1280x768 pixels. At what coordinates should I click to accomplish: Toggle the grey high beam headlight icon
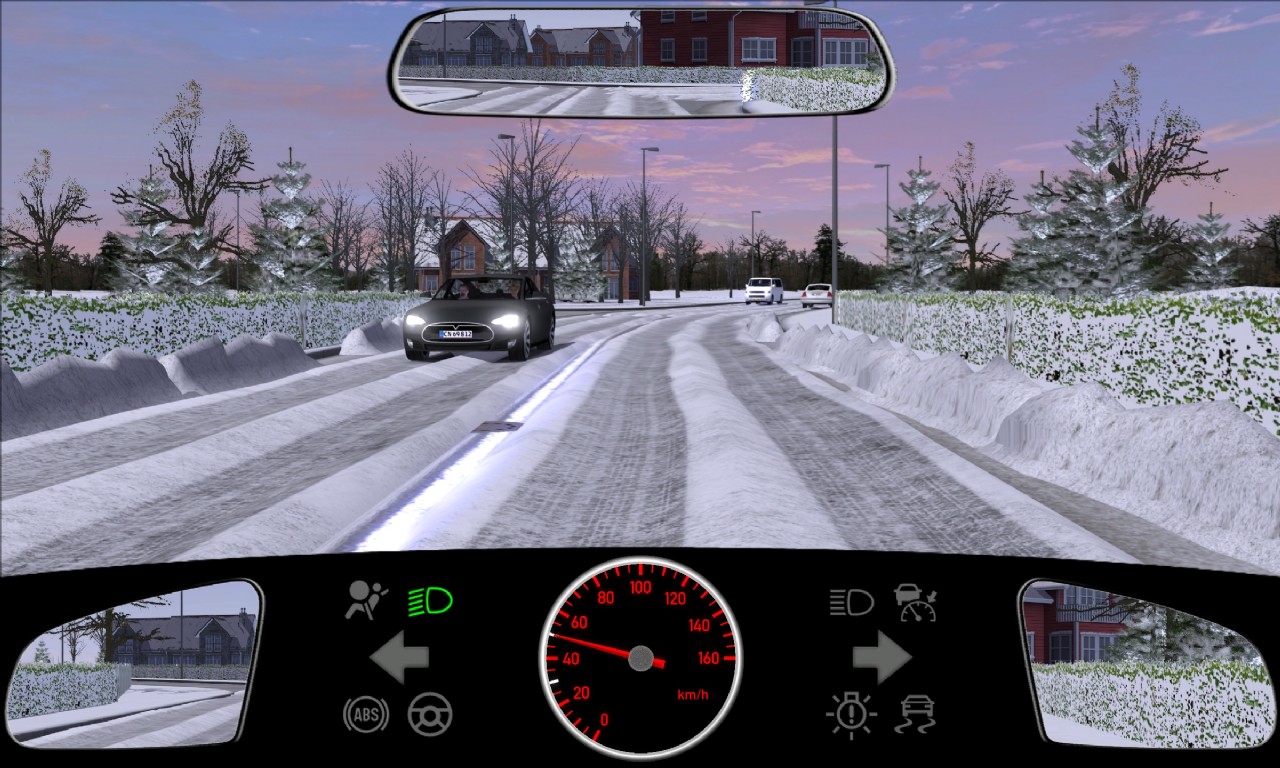[851, 602]
